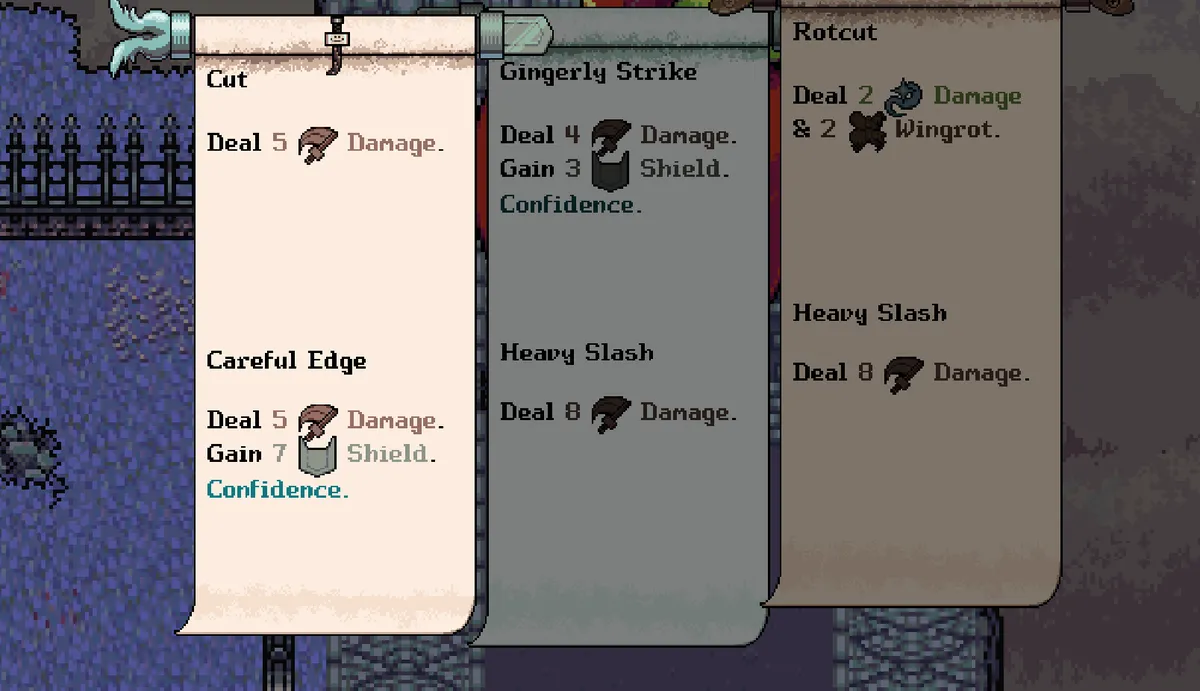Select the Cut move

click(228, 80)
